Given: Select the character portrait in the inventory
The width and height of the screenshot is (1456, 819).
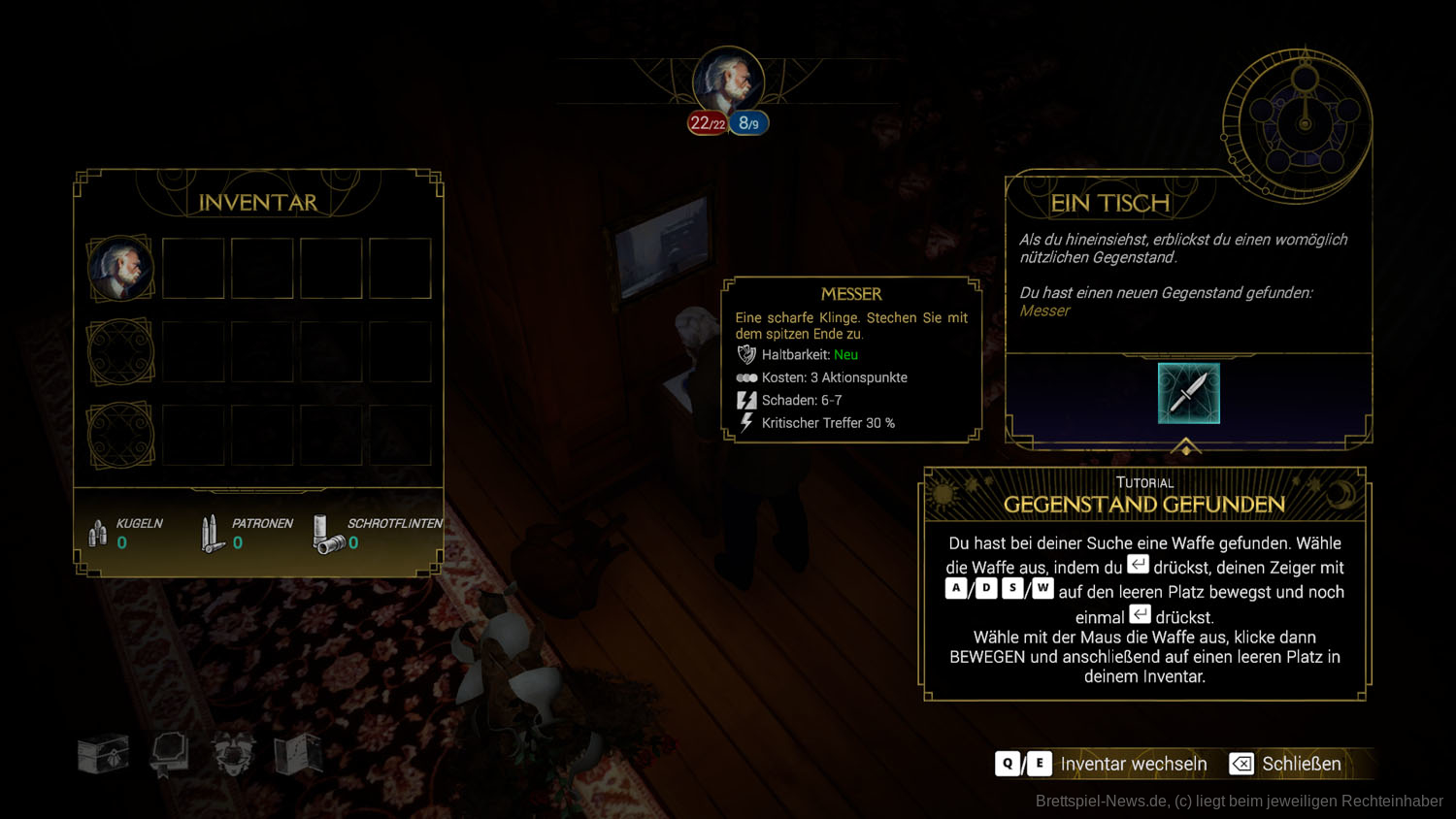Looking at the screenshot, I should pos(120,268).
